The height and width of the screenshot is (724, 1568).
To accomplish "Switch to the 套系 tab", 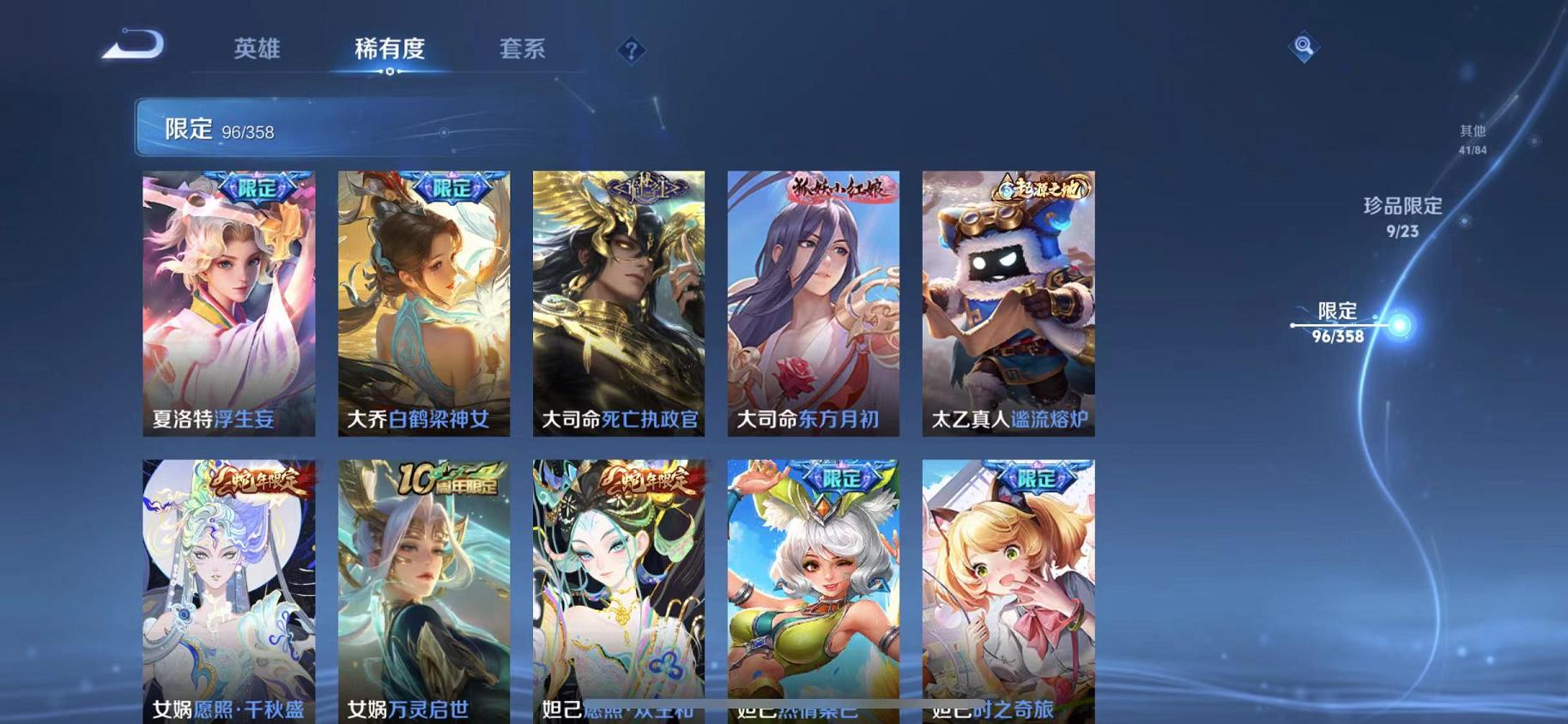I will 524,49.
